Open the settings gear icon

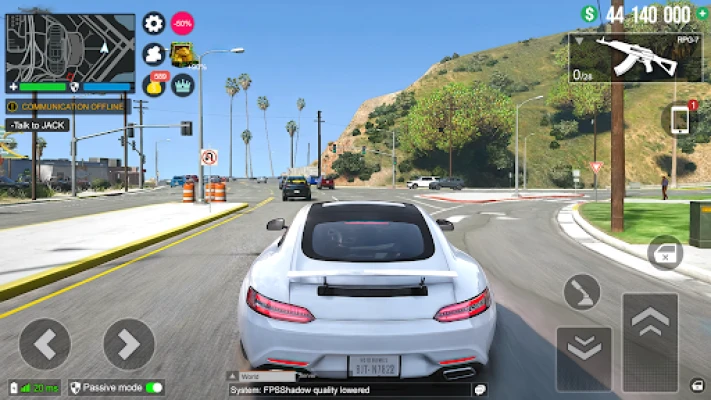coord(154,23)
